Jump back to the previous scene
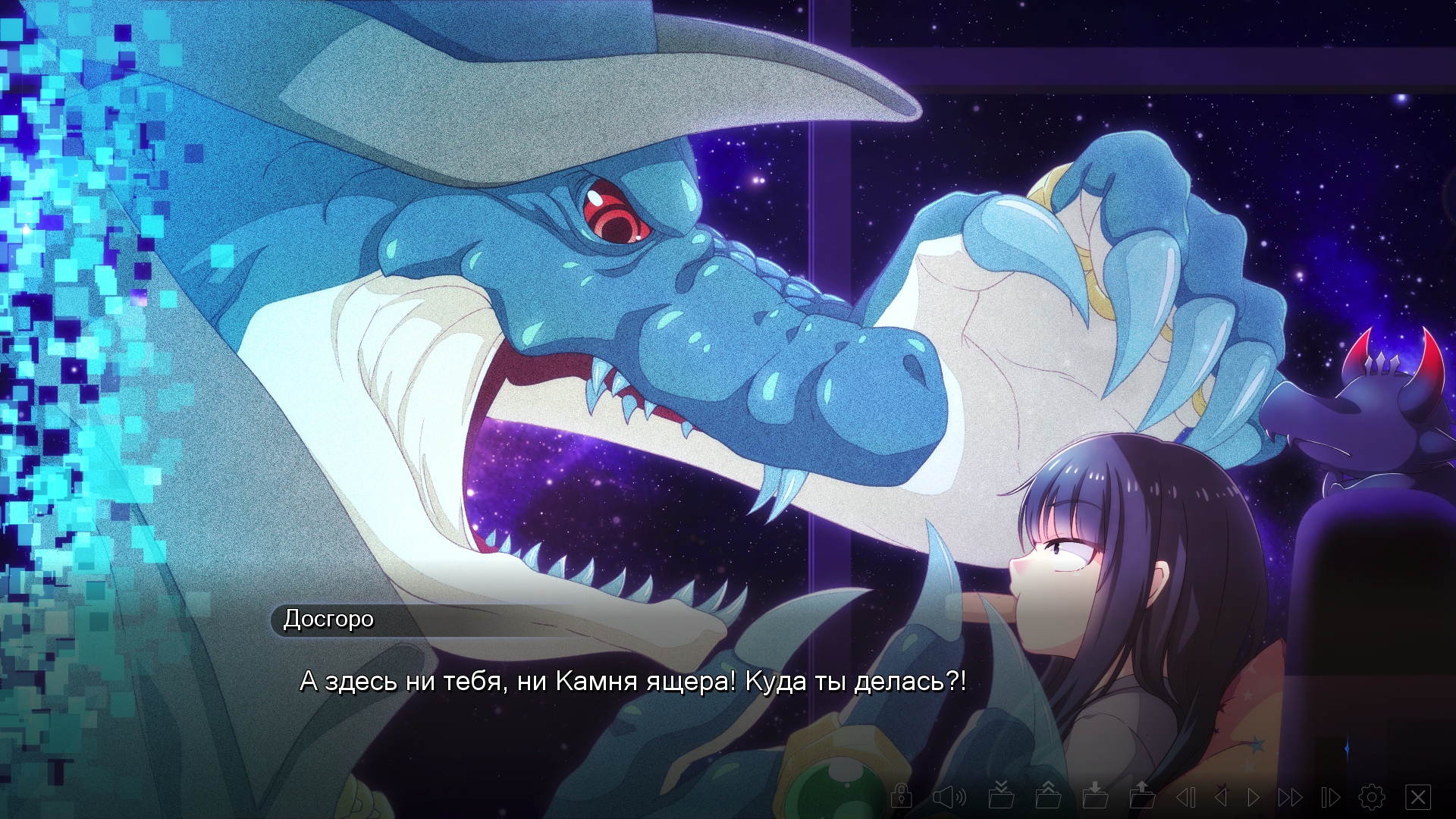Viewport: 1456px width, 819px height. pos(1186,797)
